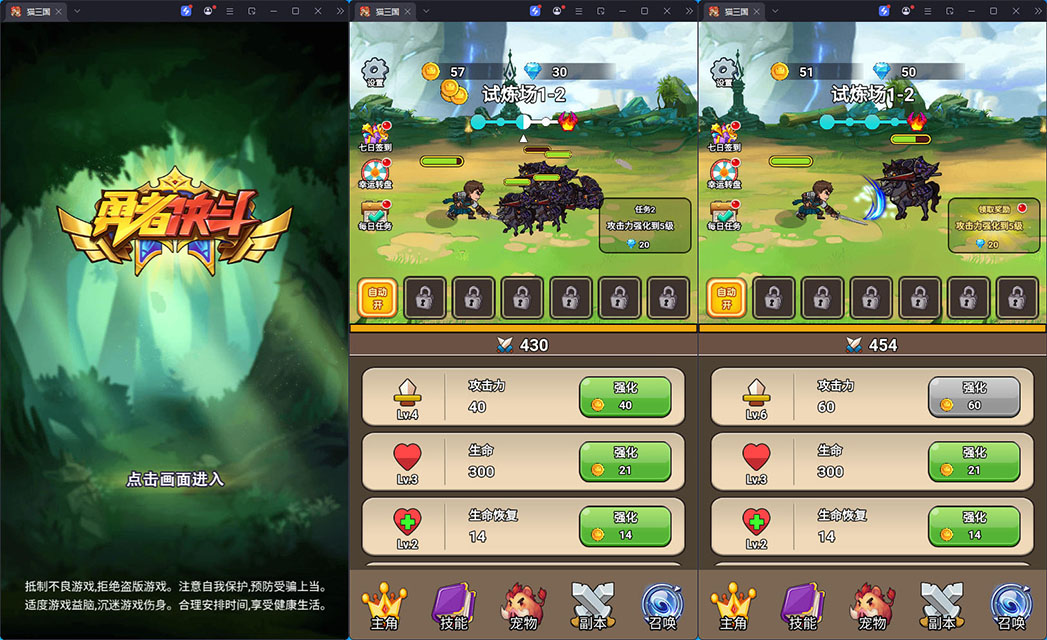
Task: Switch to 宠物 tab in the 454-power window
Action: (x=872, y=607)
